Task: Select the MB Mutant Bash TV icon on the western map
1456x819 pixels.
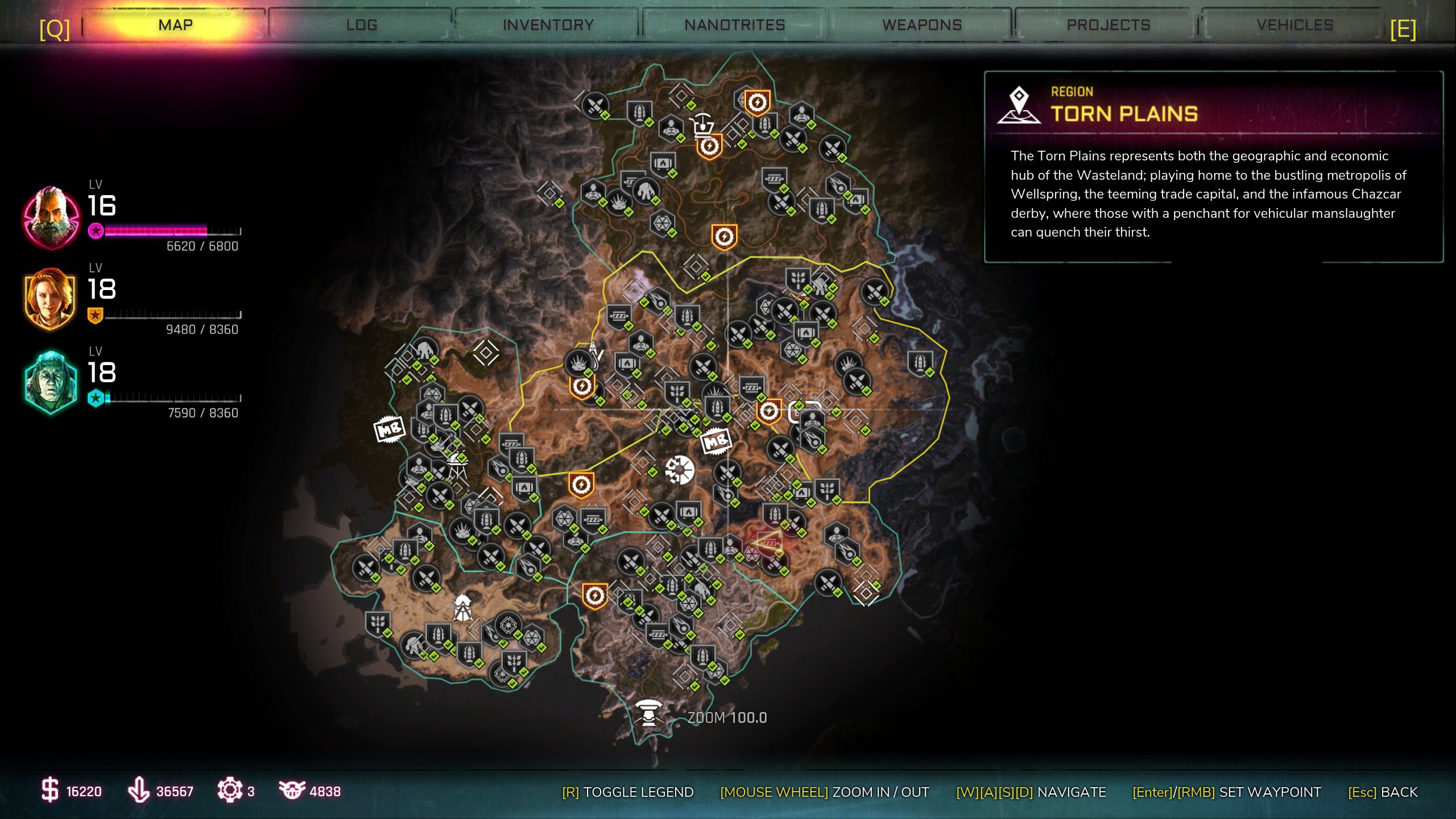Action: tap(390, 430)
